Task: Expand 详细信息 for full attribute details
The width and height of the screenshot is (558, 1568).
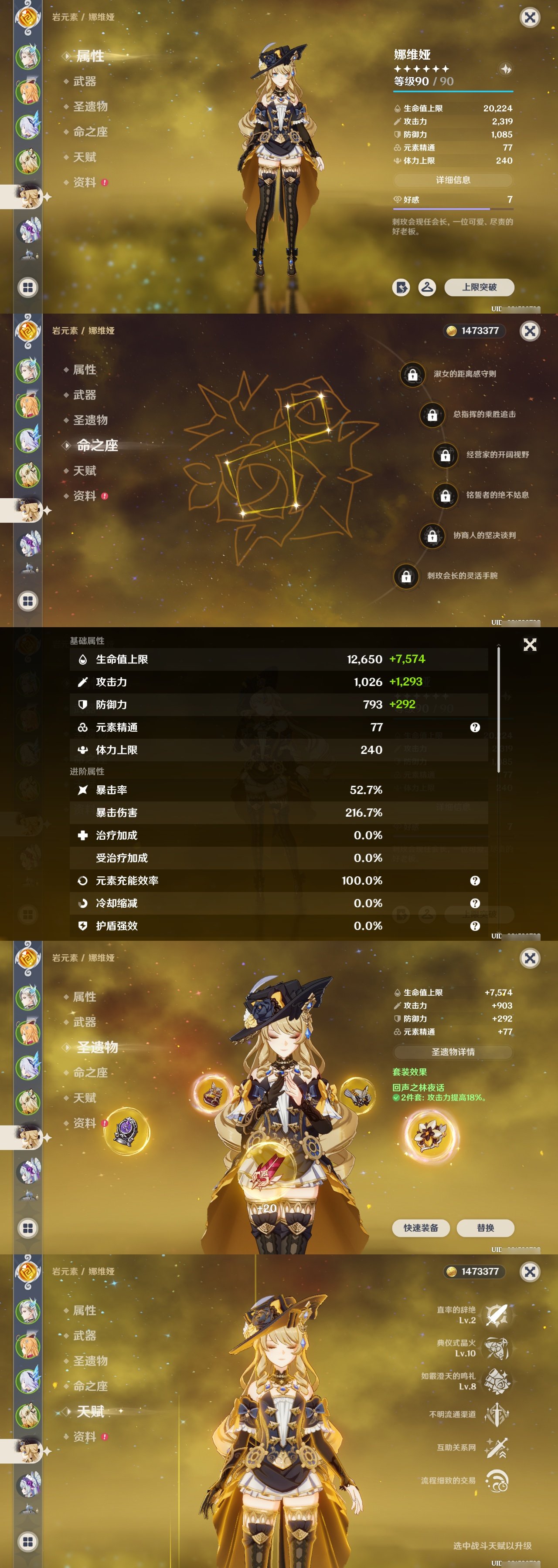Action: pos(454,179)
